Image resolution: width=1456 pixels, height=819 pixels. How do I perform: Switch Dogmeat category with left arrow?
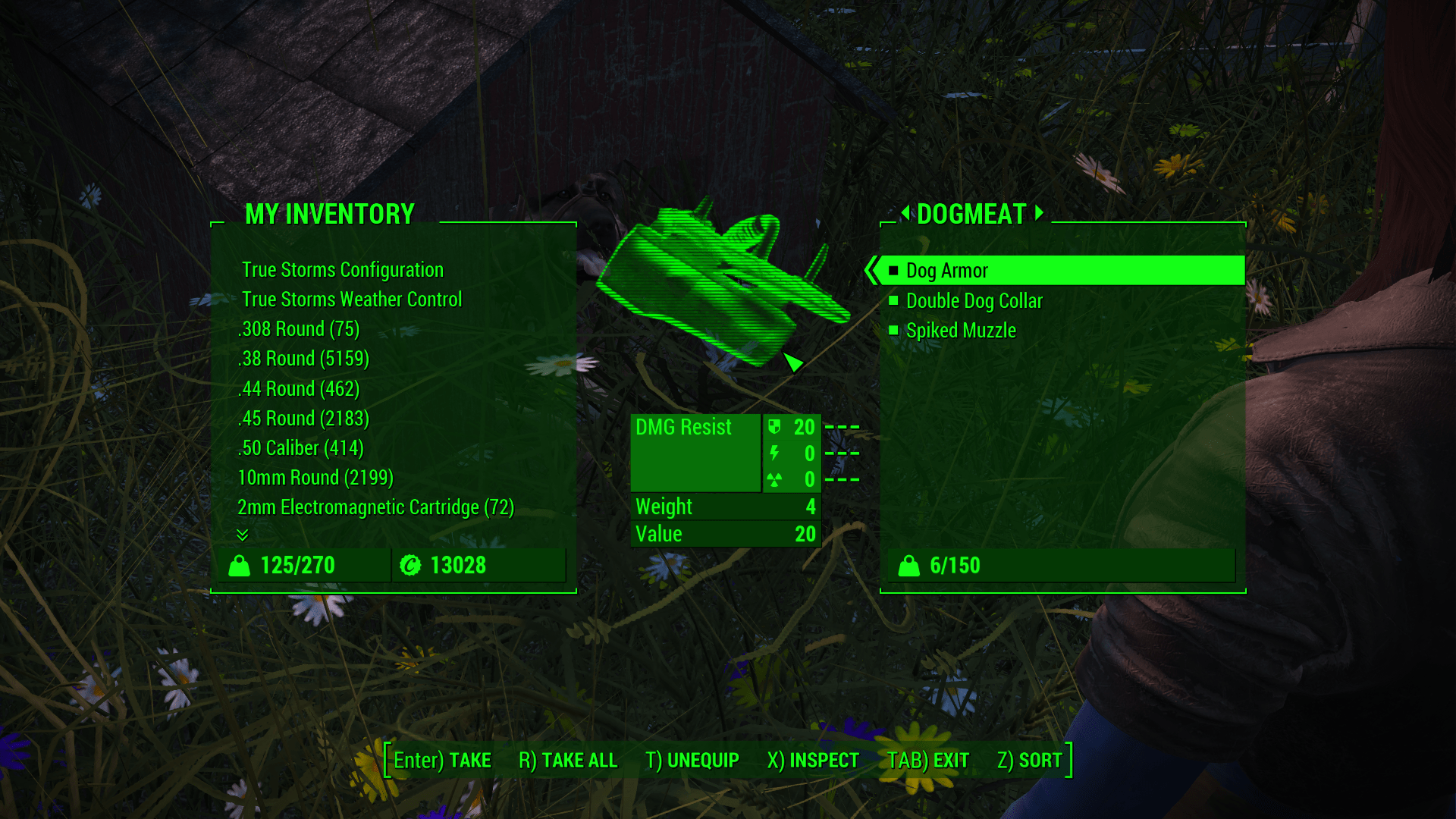(905, 213)
